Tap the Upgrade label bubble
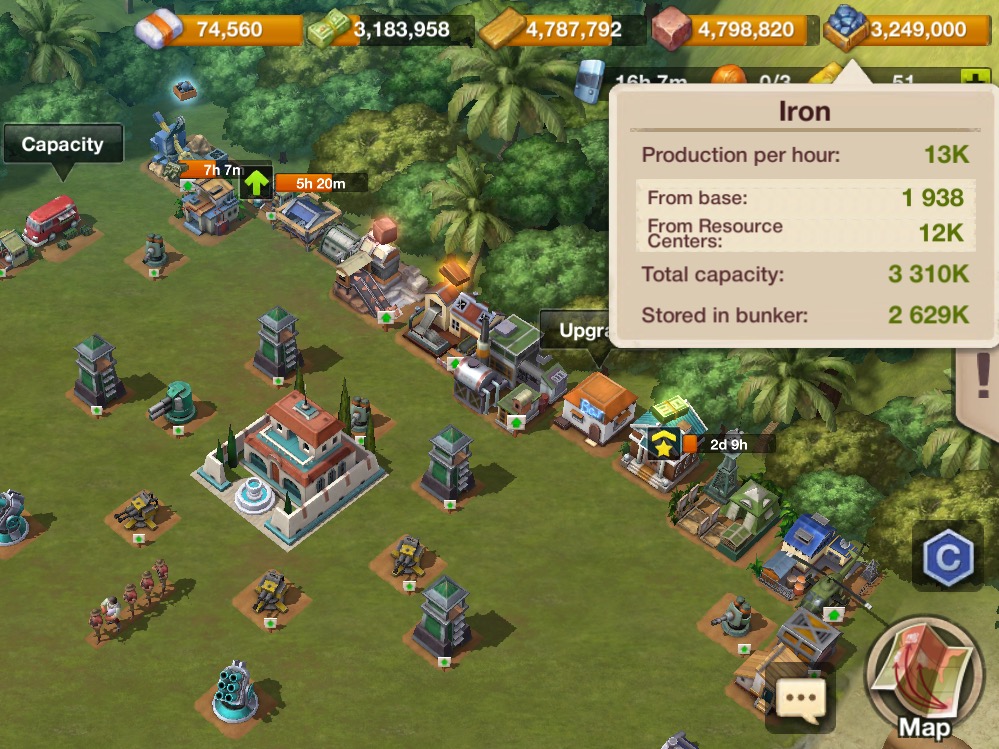The image size is (999, 749). coord(576,330)
